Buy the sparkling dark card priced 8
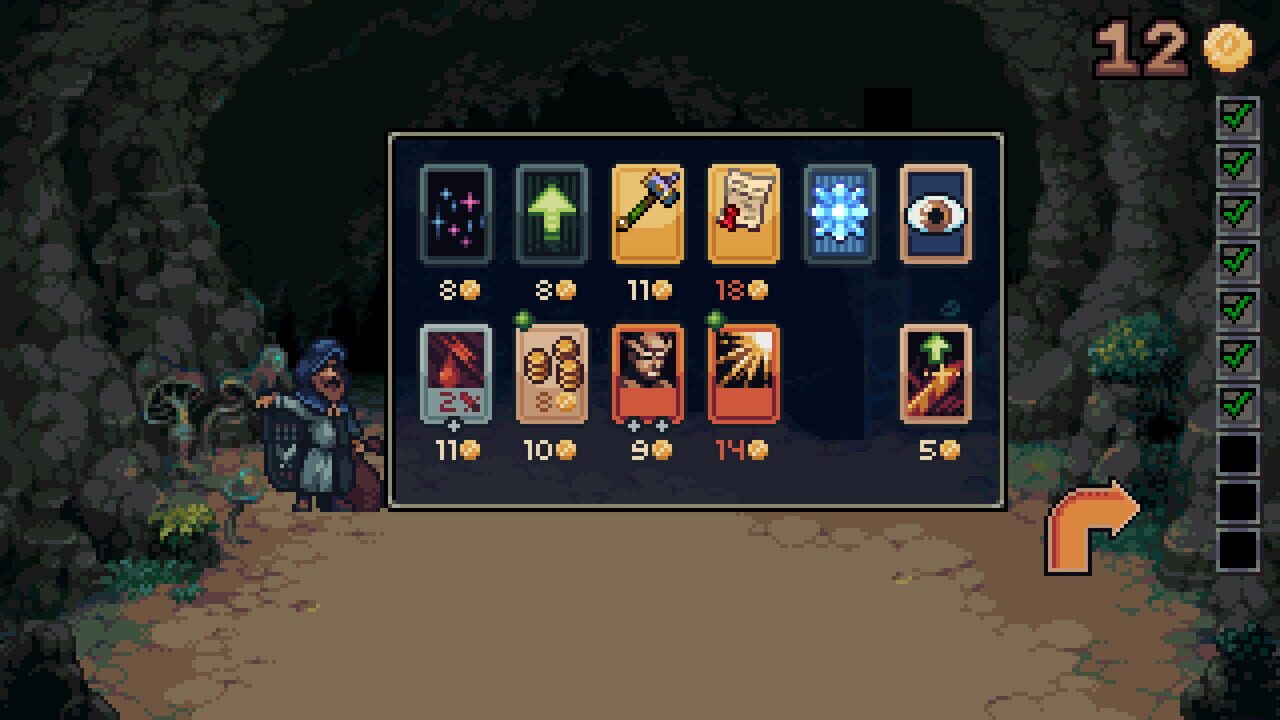Viewport: 1280px width, 720px height. click(455, 214)
